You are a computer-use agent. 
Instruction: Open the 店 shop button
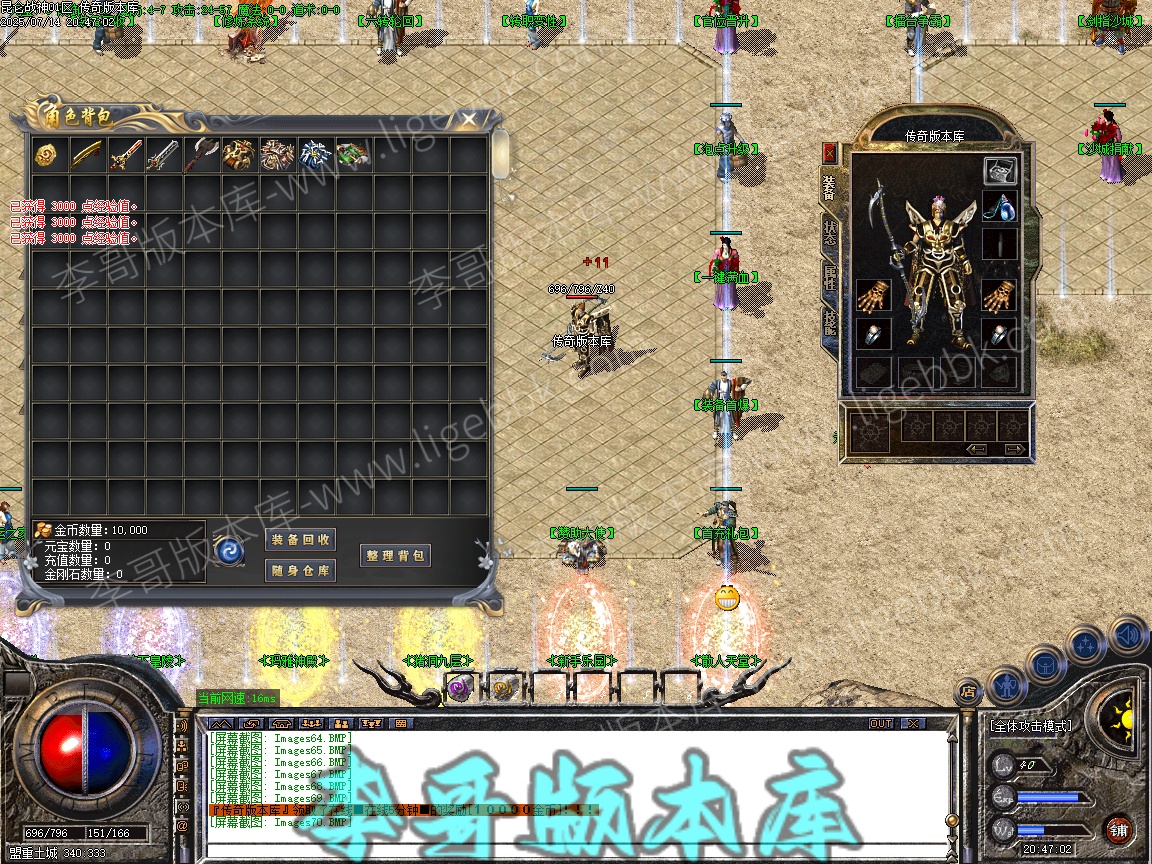coord(967,690)
